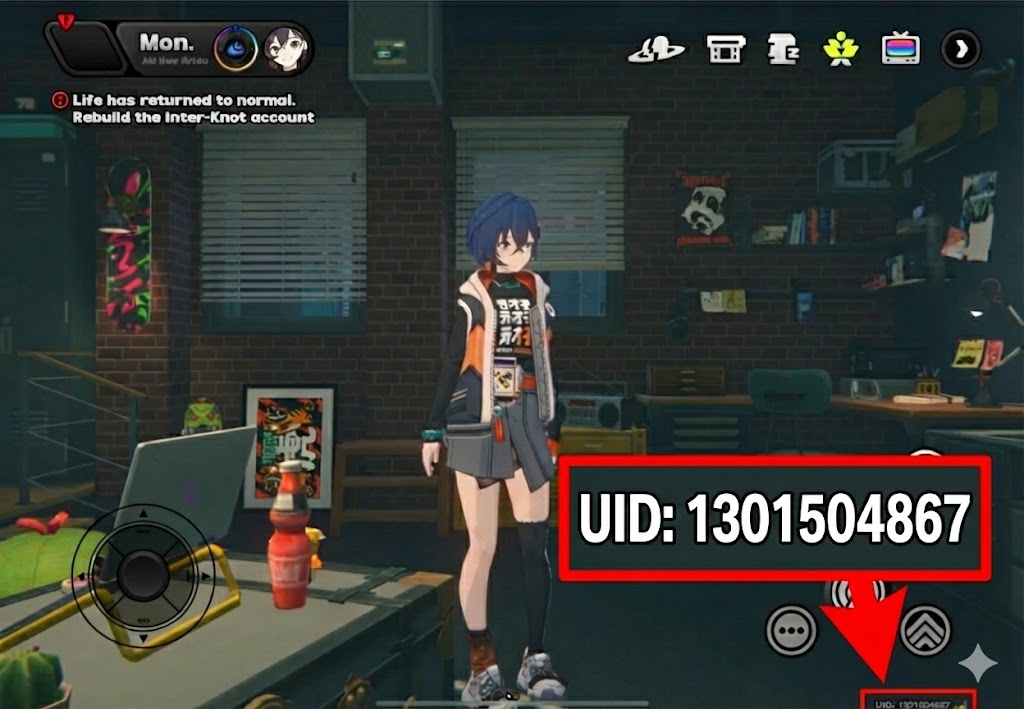The width and height of the screenshot is (1024, 709).
Task: Open the rainbow TV icon
Action: coord(900,48)
